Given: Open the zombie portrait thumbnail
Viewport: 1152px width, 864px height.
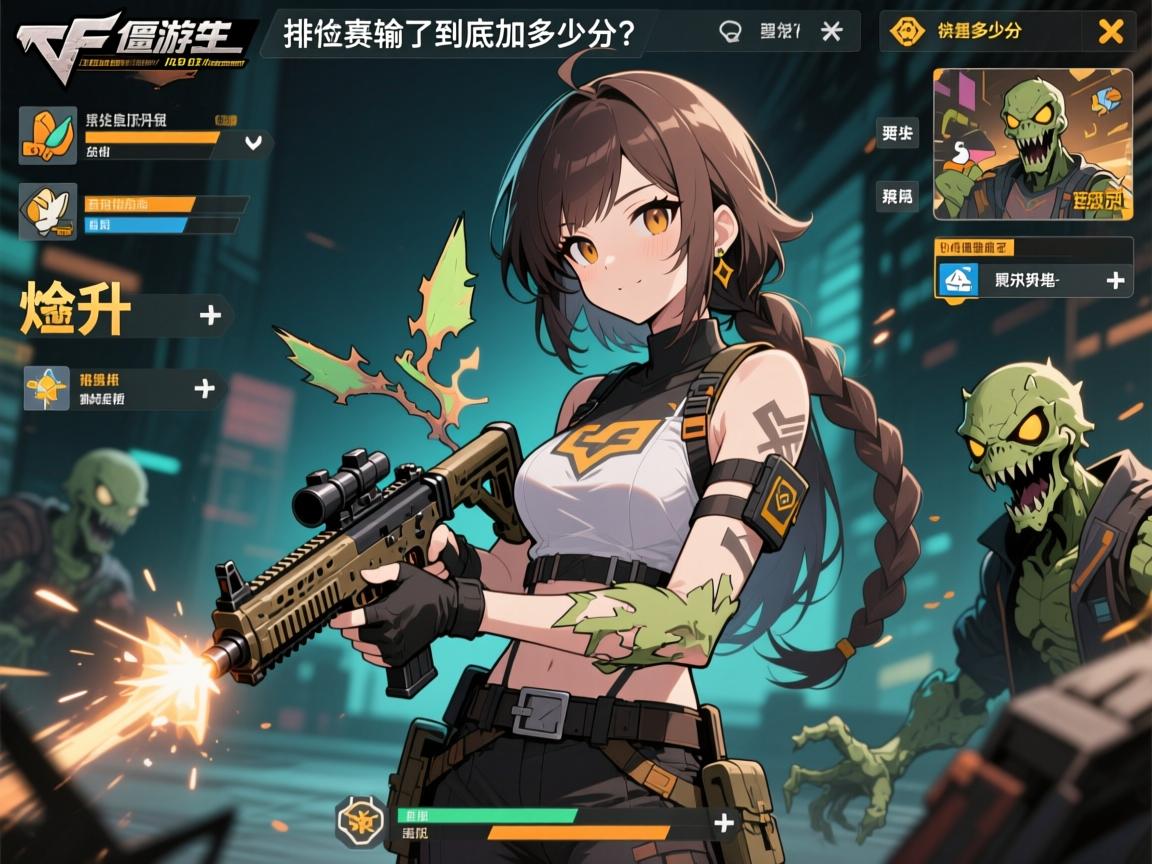Looking at the screenshot, I should click(x=1032, y=144).
